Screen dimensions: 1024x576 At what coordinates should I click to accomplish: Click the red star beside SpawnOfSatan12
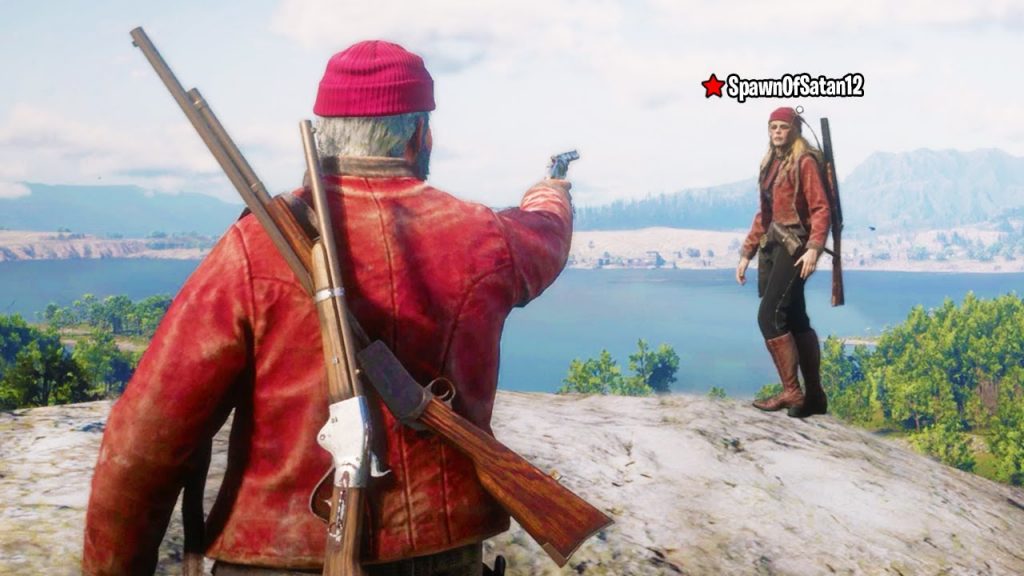point(713,86)
